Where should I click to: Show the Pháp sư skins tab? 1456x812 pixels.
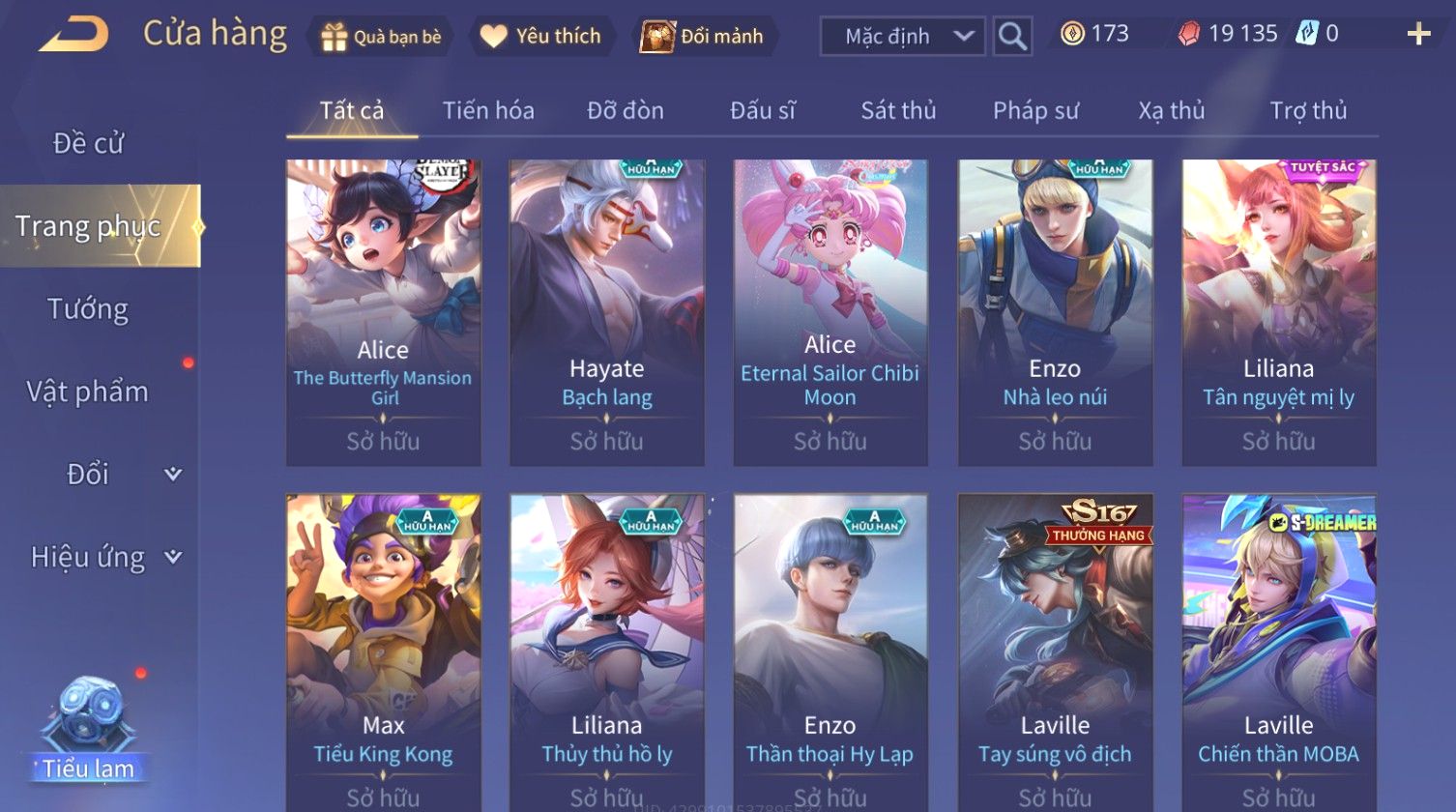point(1035,110)
